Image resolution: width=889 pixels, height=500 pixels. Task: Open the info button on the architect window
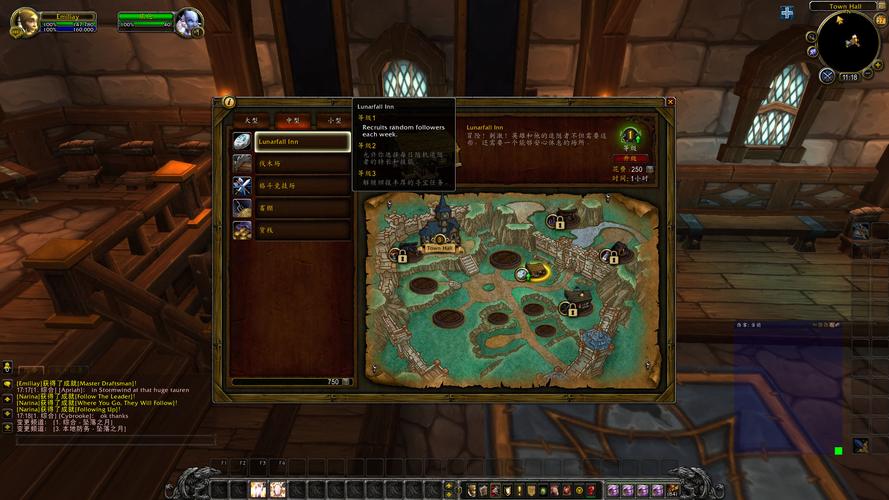229,102
